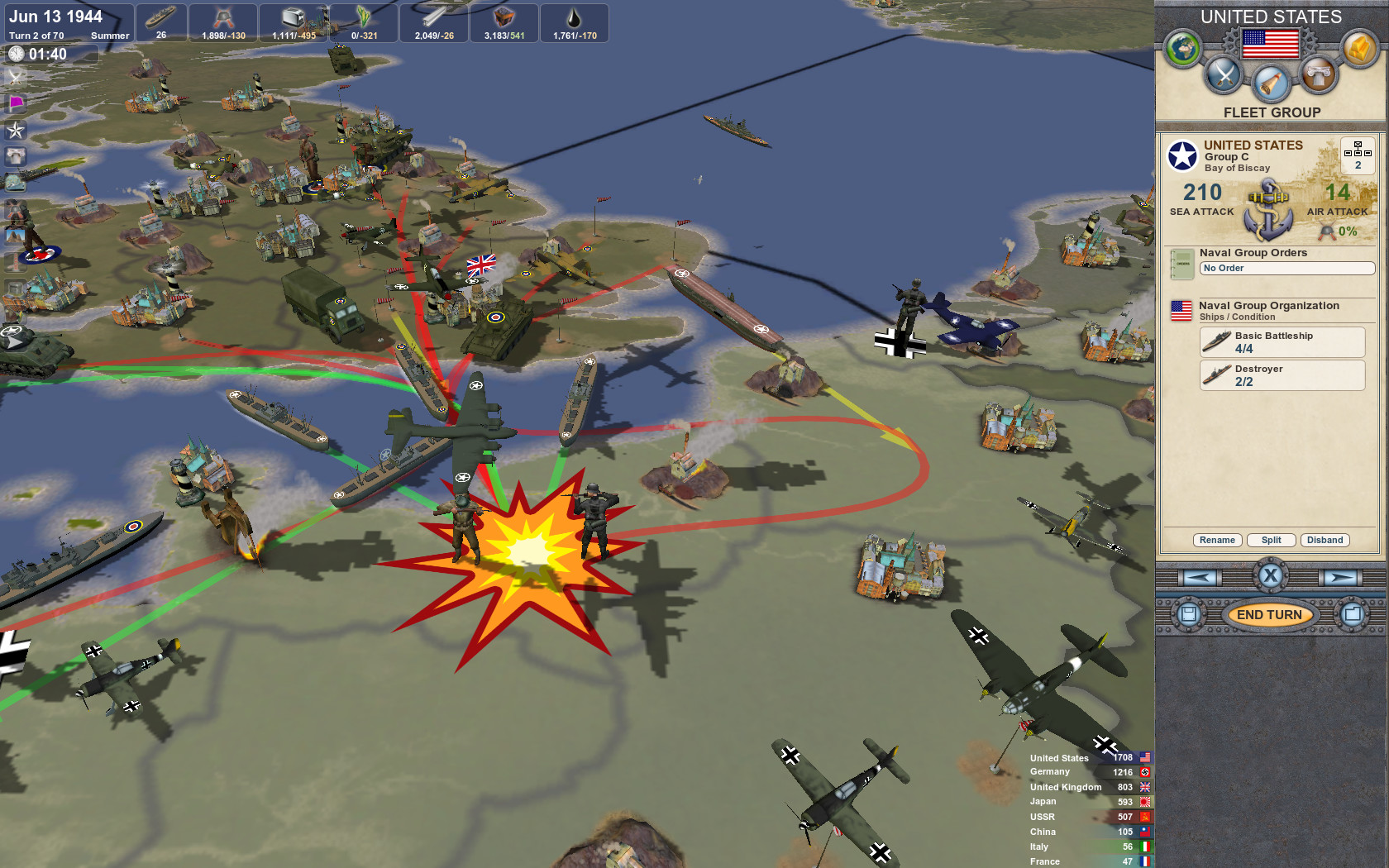Click the Split button

tap(1271, 540)
